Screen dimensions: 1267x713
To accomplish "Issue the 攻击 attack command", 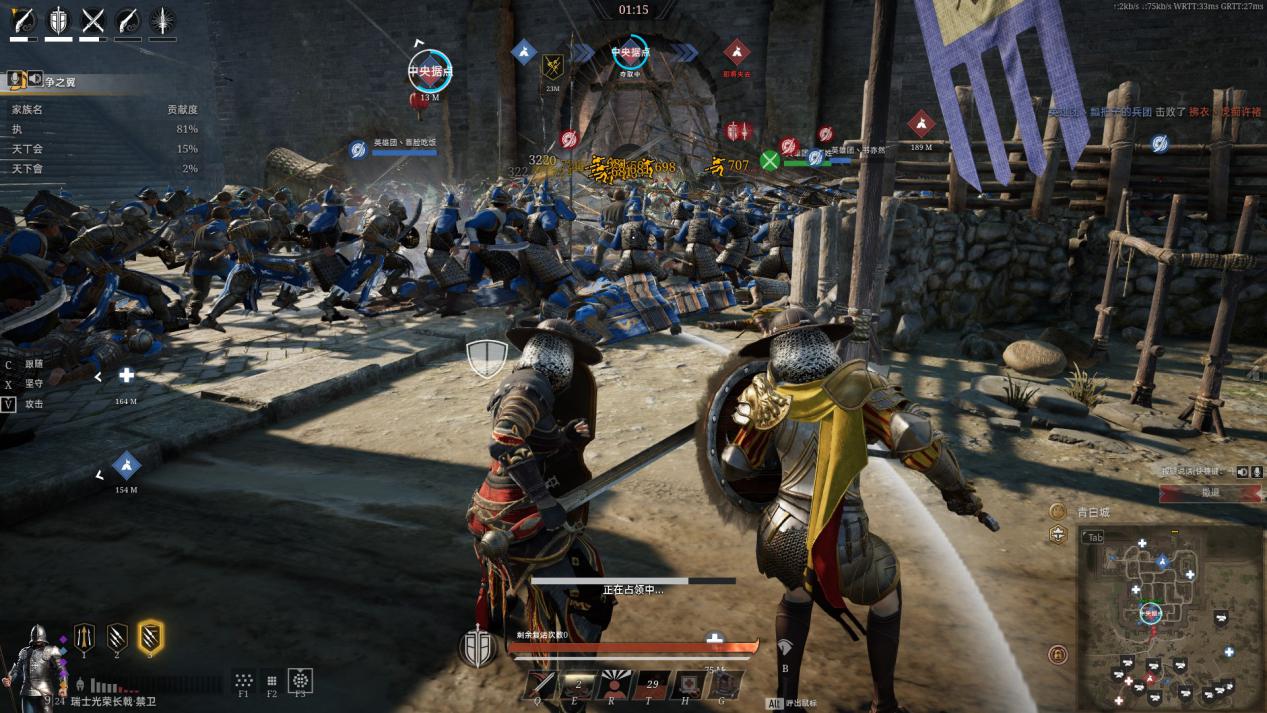I will 34,404.
